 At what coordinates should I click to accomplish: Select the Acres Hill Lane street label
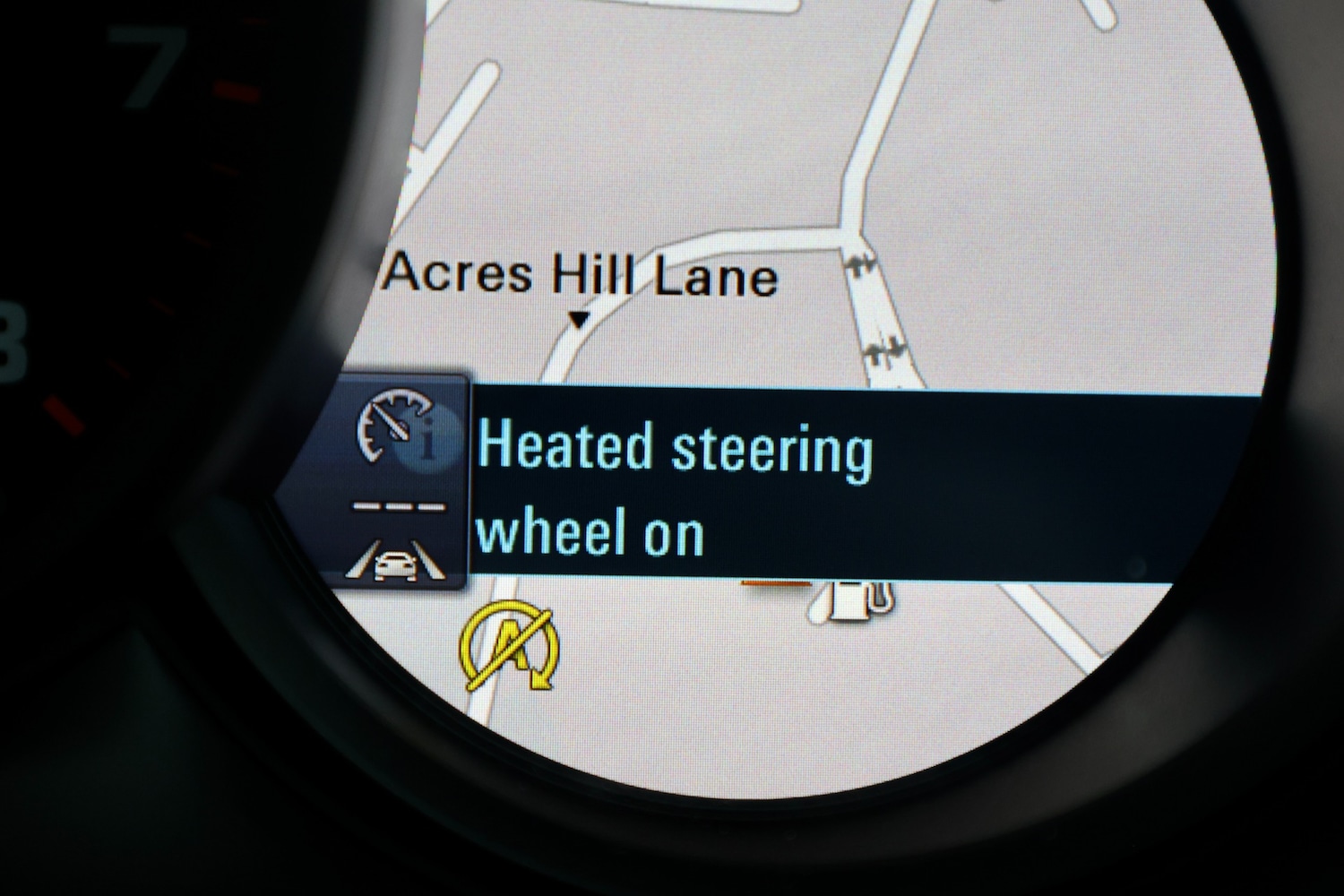580,275
